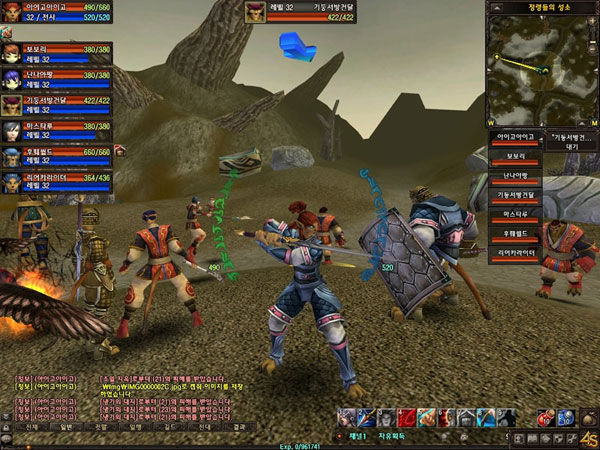Select party member 보보리 portrait frame
The height and width of the screenshot is (450, 600).
(12, 53)
